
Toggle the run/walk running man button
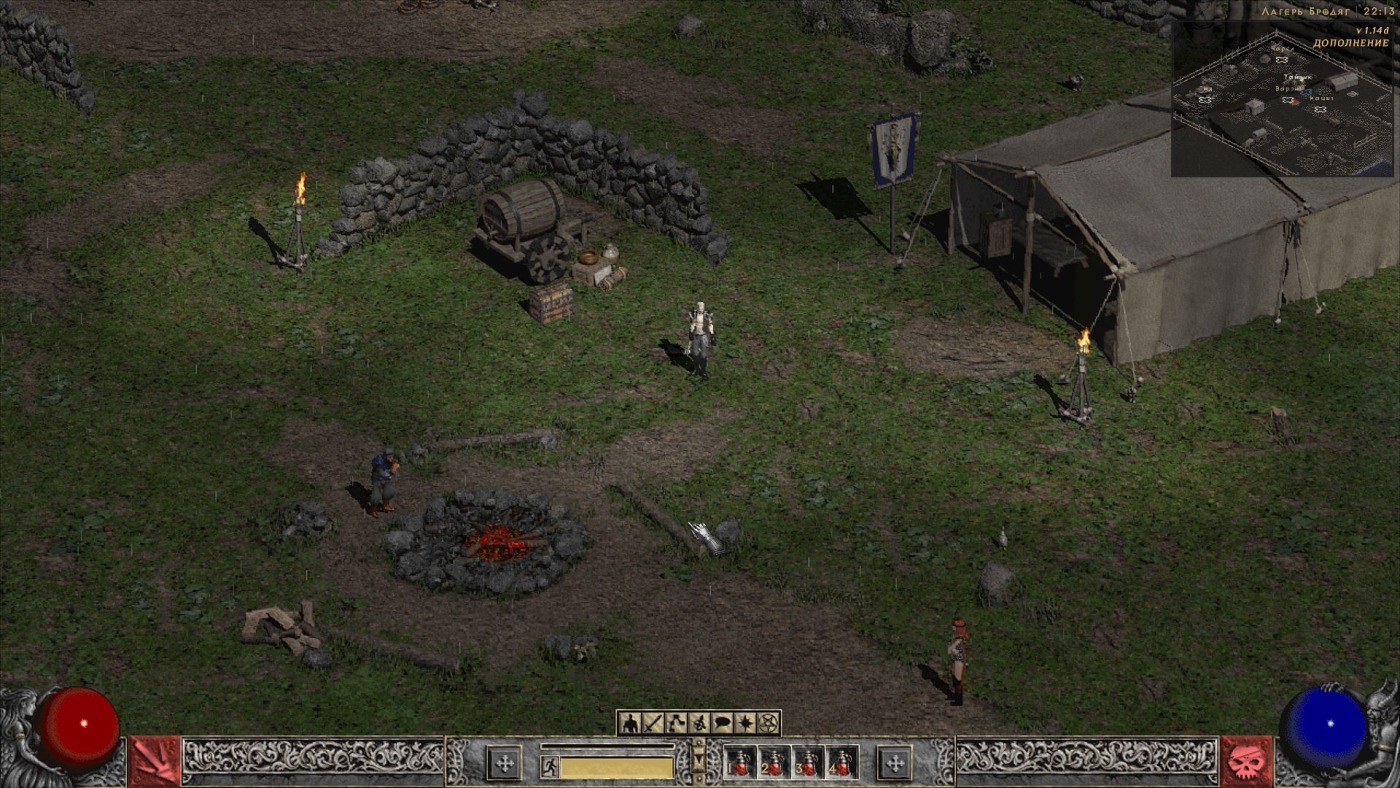coord(549,767)
